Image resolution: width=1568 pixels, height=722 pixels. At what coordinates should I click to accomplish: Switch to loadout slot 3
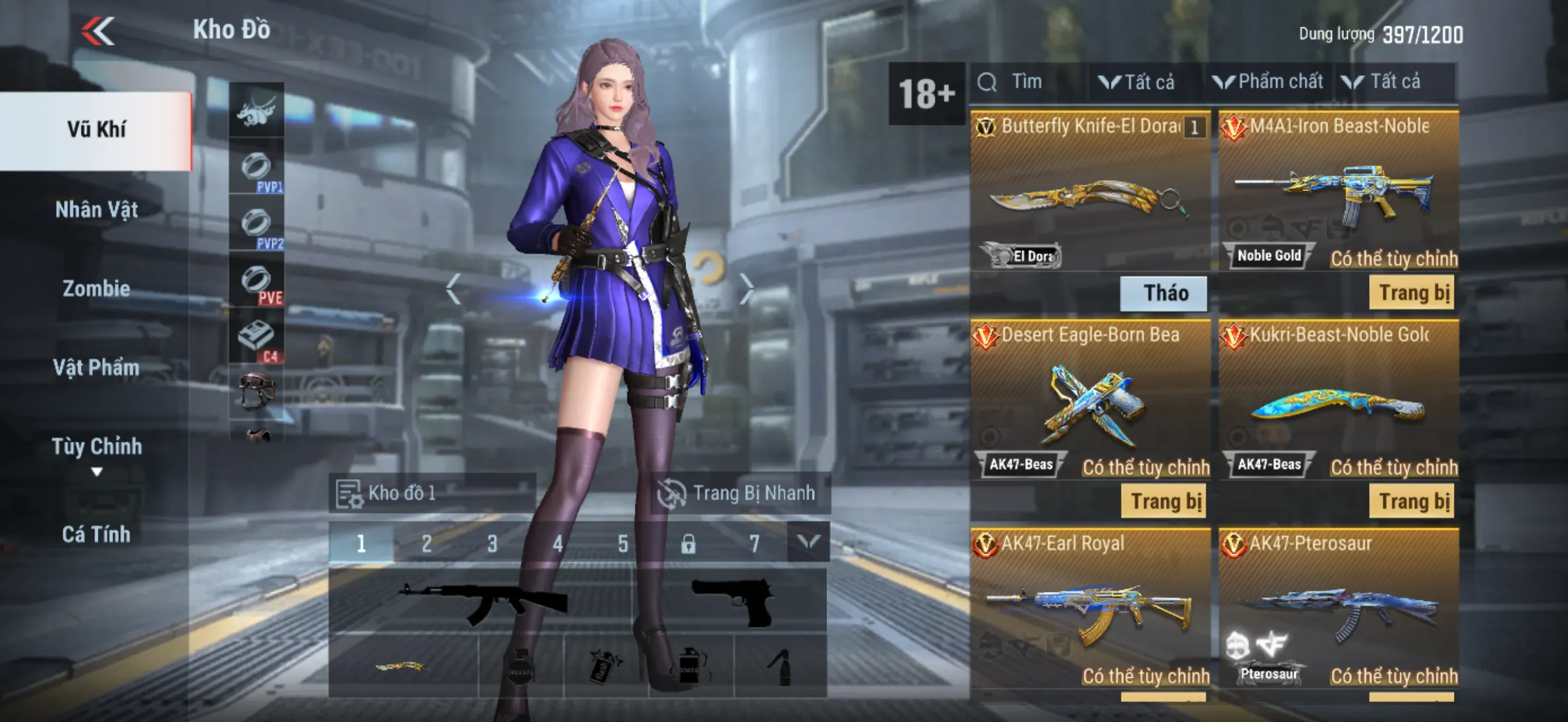pyautogui.click(x=492, y=543)
